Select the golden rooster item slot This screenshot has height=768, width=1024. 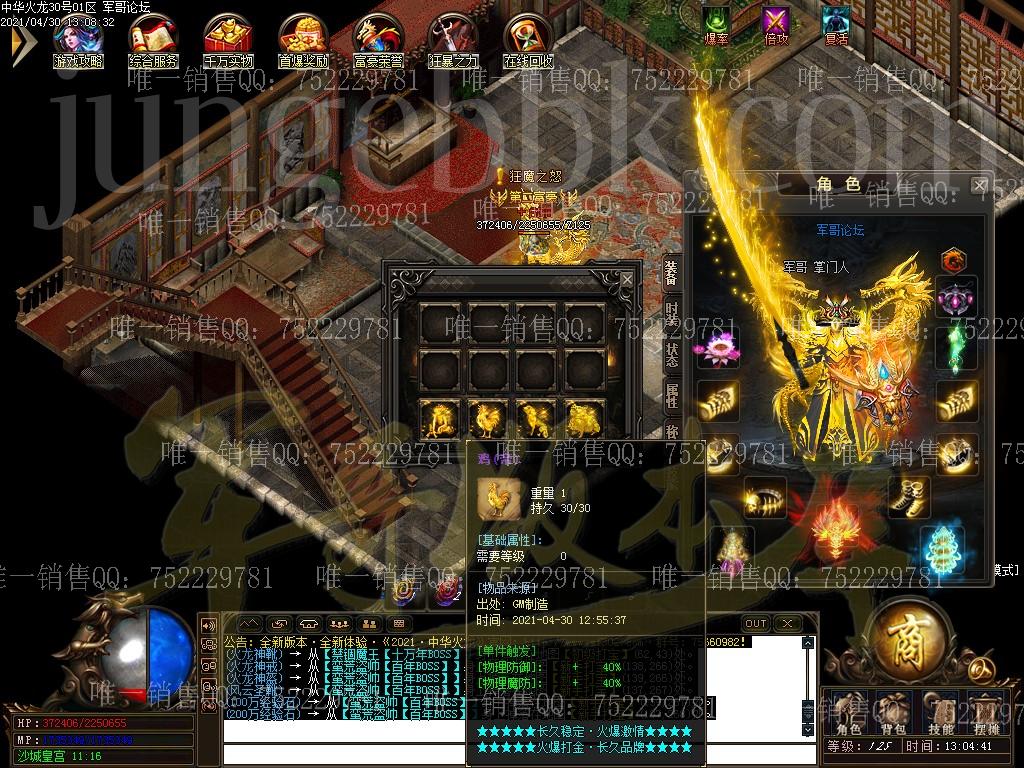pyautogui.click(x=489, y=418)
